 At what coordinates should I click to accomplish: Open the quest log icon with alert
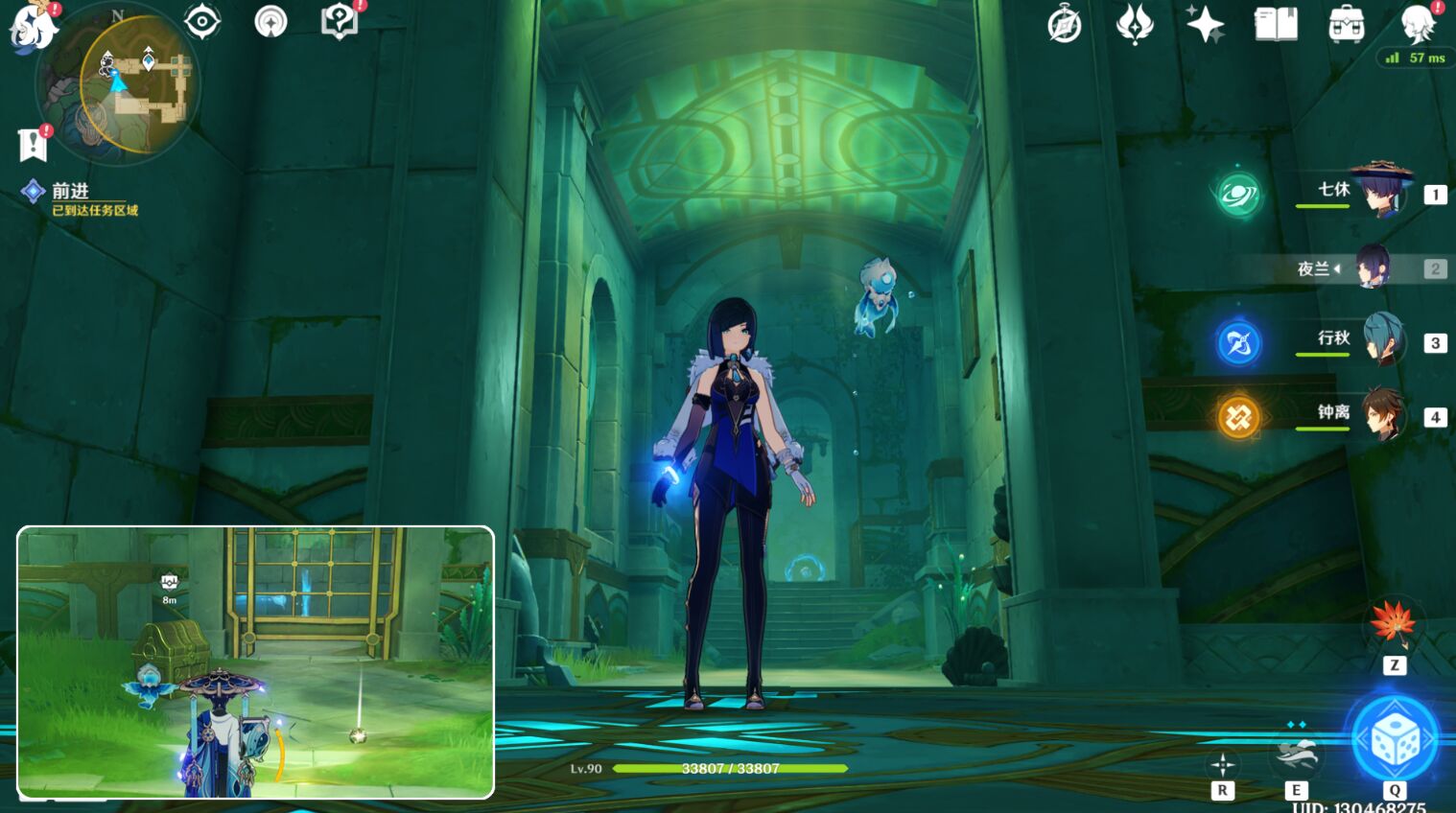click(x=34, y=144)
